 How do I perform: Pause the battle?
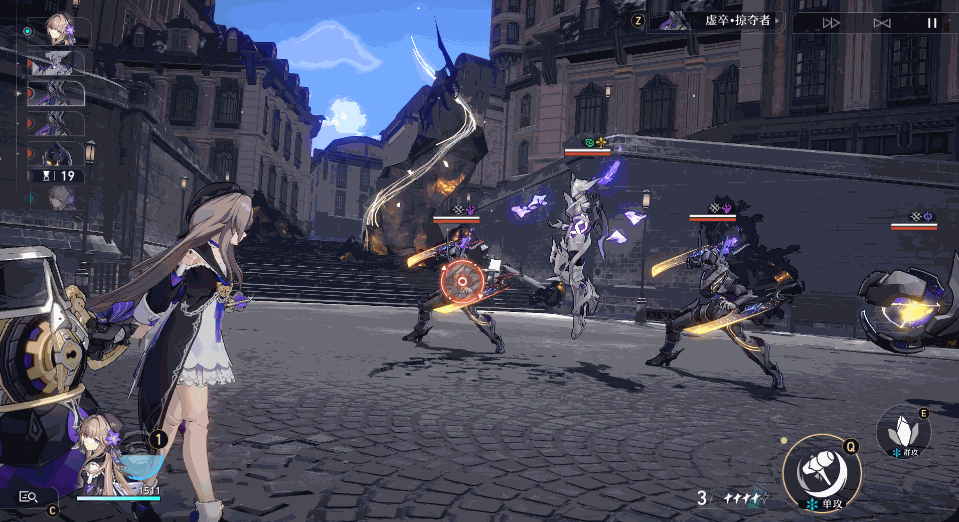(x=932, y=22)
